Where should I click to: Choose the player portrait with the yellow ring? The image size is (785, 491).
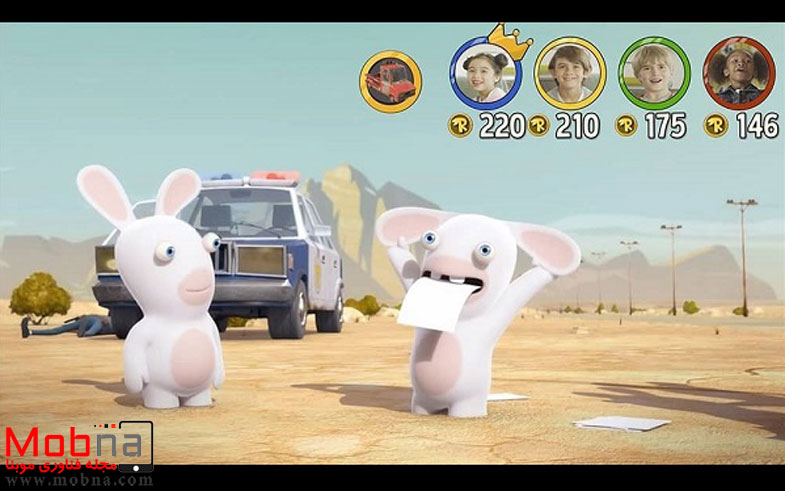pos(569,73)
